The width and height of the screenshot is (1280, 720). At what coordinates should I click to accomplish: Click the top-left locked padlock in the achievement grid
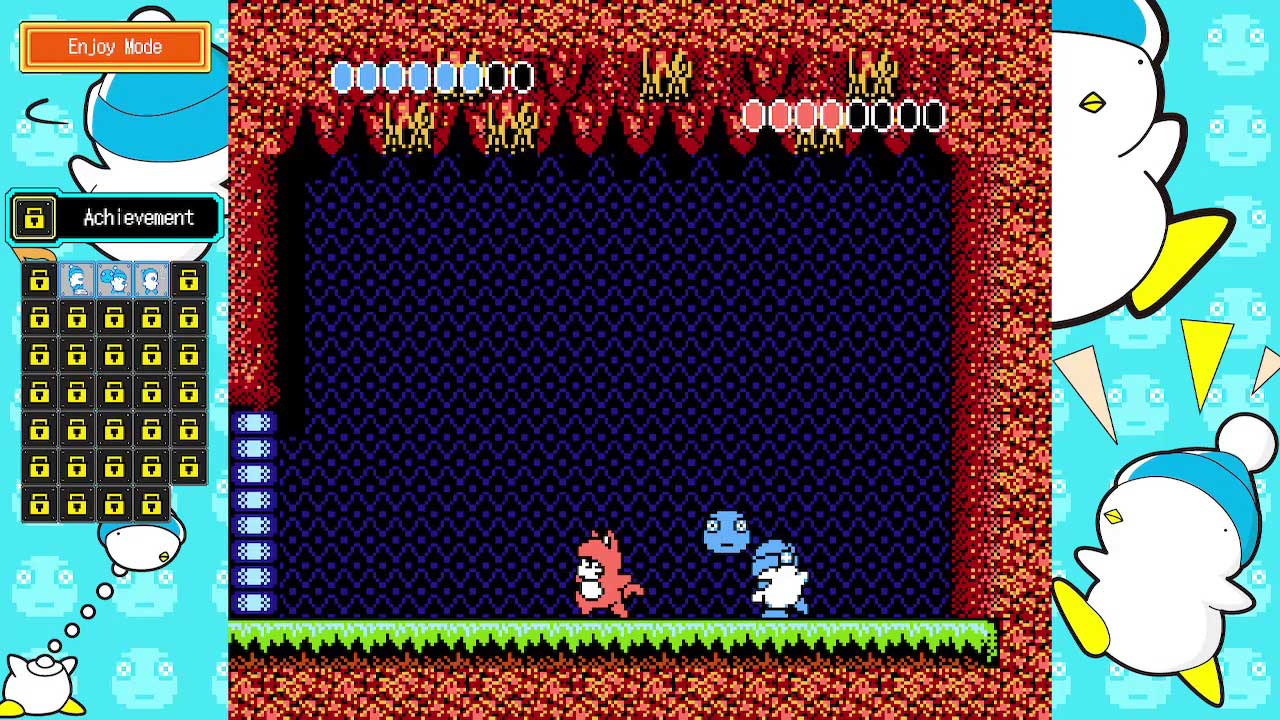(x=40, y=281)
